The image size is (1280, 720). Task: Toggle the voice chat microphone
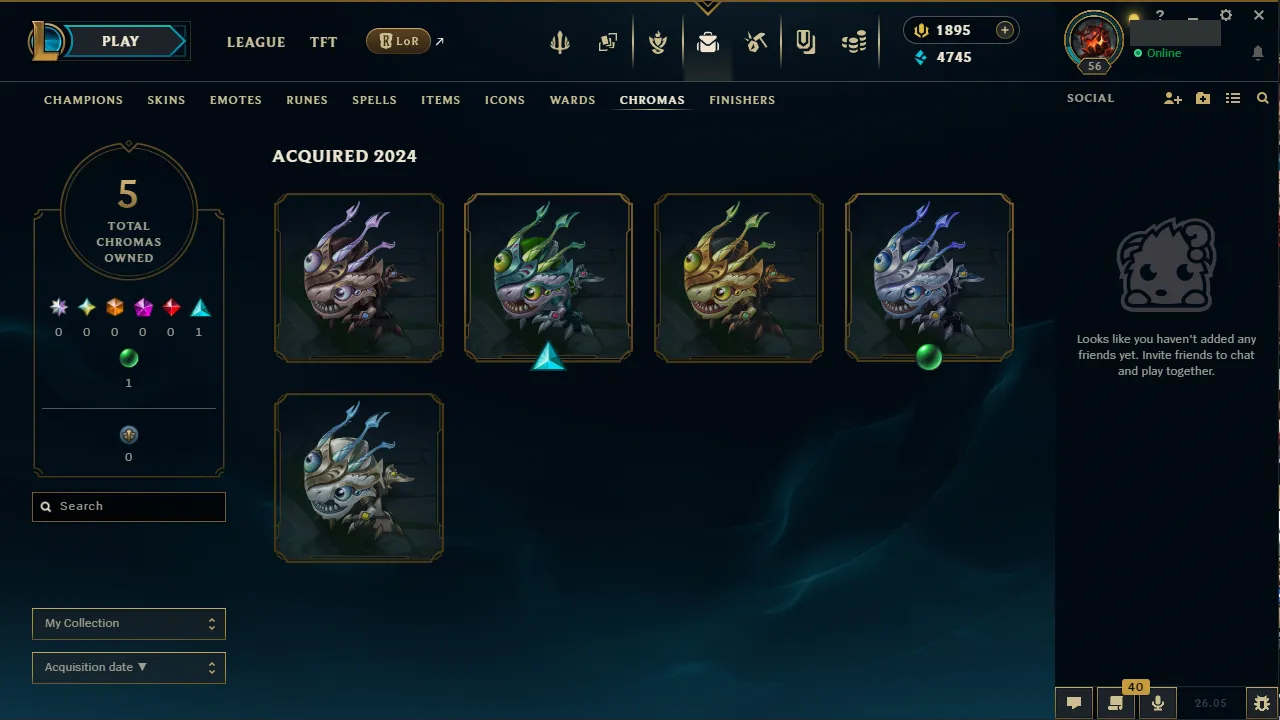[1157, 702]
